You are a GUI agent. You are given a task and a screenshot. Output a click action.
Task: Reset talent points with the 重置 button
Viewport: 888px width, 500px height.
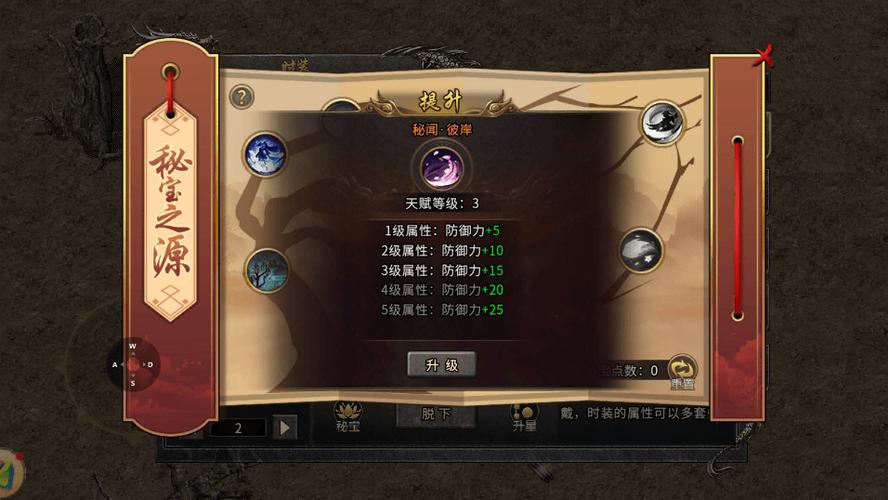click(683, 371)
